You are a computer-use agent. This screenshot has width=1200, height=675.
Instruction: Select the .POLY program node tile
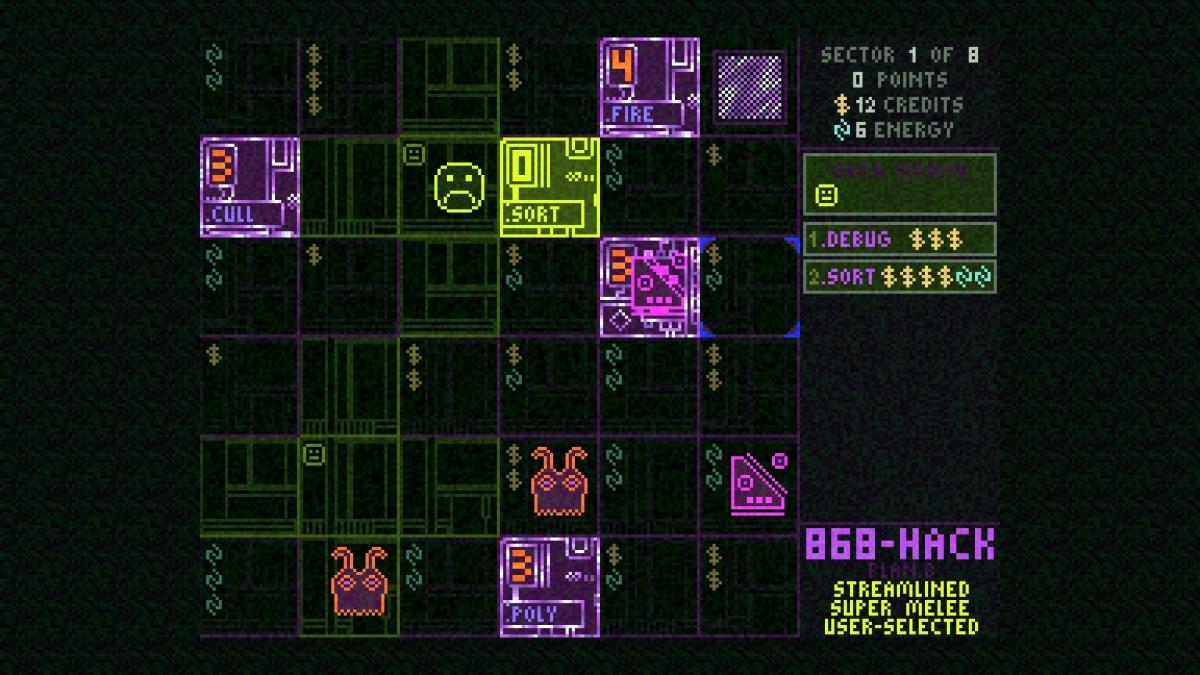pos(550,587)
